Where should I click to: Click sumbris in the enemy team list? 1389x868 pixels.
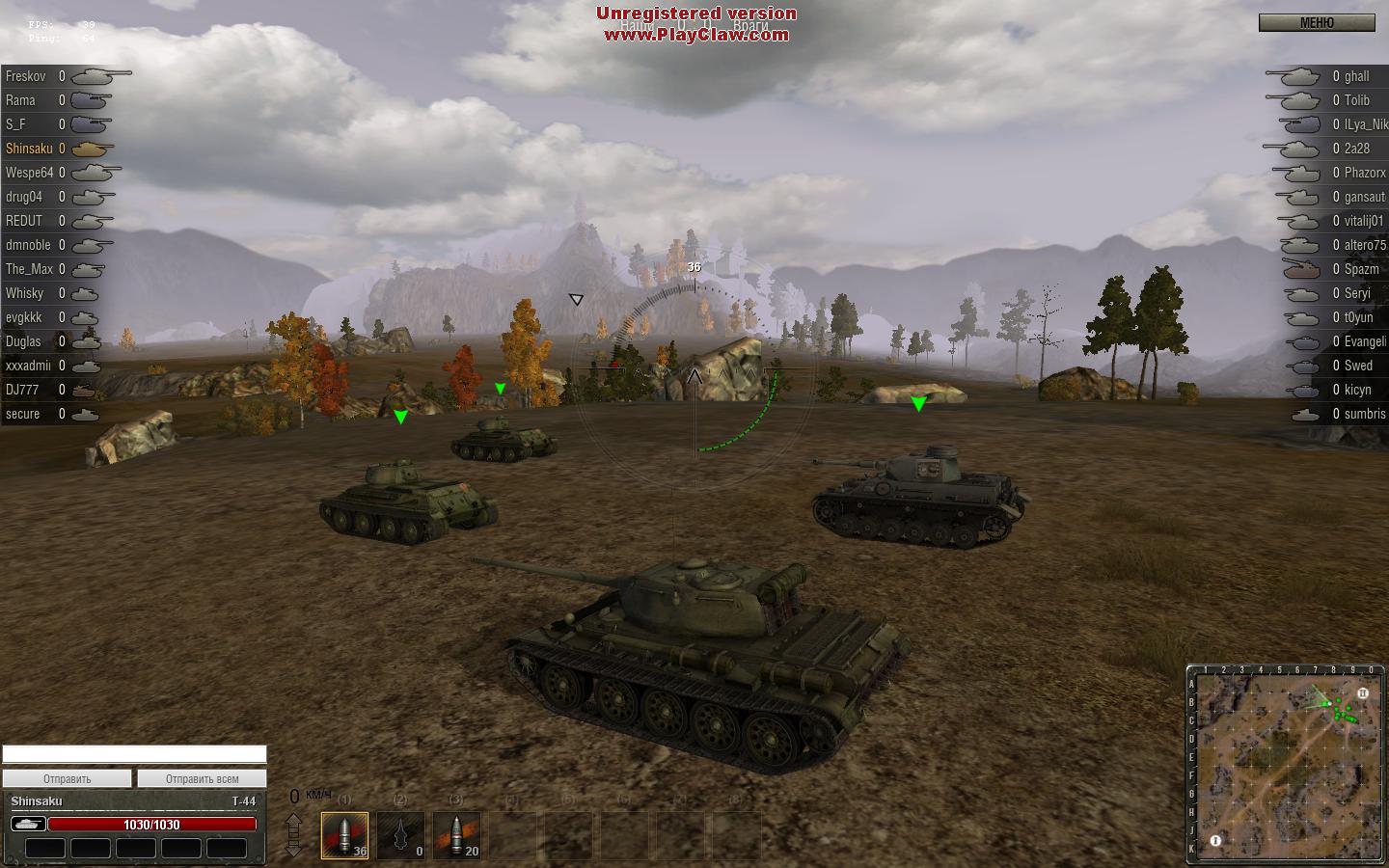click(x=1364, y=414)
